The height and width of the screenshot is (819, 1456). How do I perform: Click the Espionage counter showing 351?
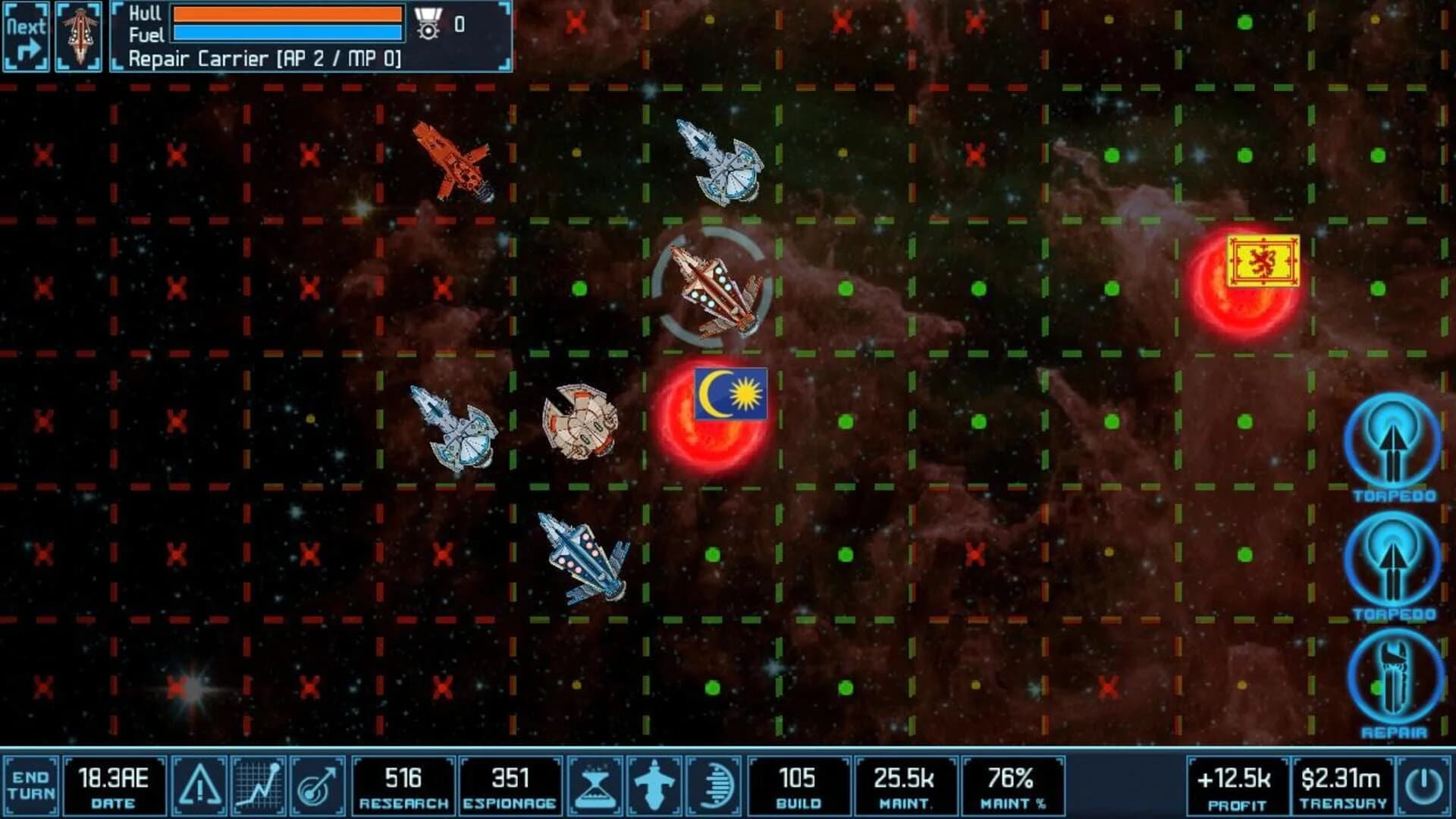click(x=510, y=786)
